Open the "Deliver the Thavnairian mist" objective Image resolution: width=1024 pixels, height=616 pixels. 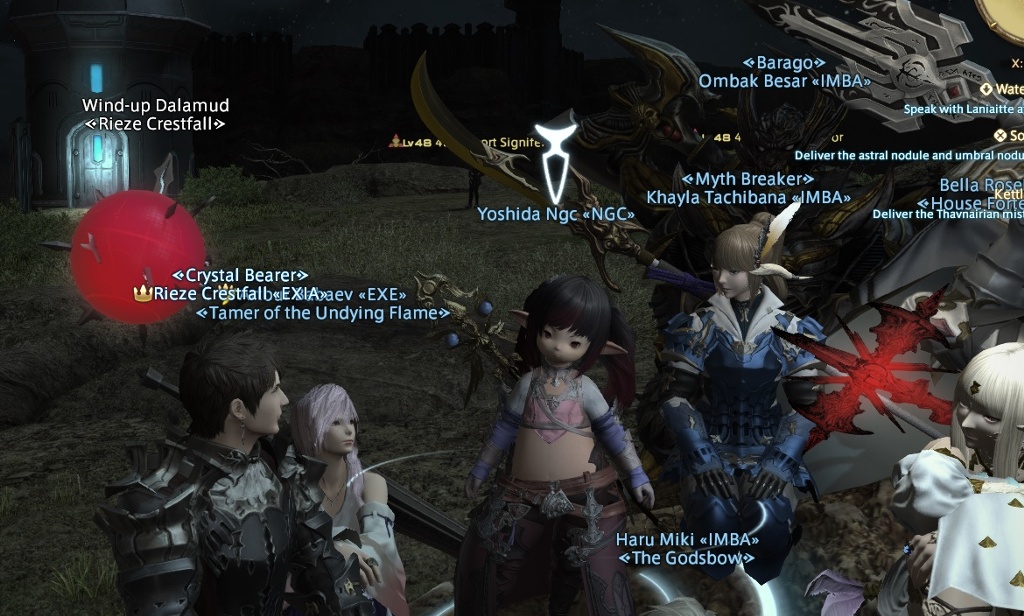[947, 214]
